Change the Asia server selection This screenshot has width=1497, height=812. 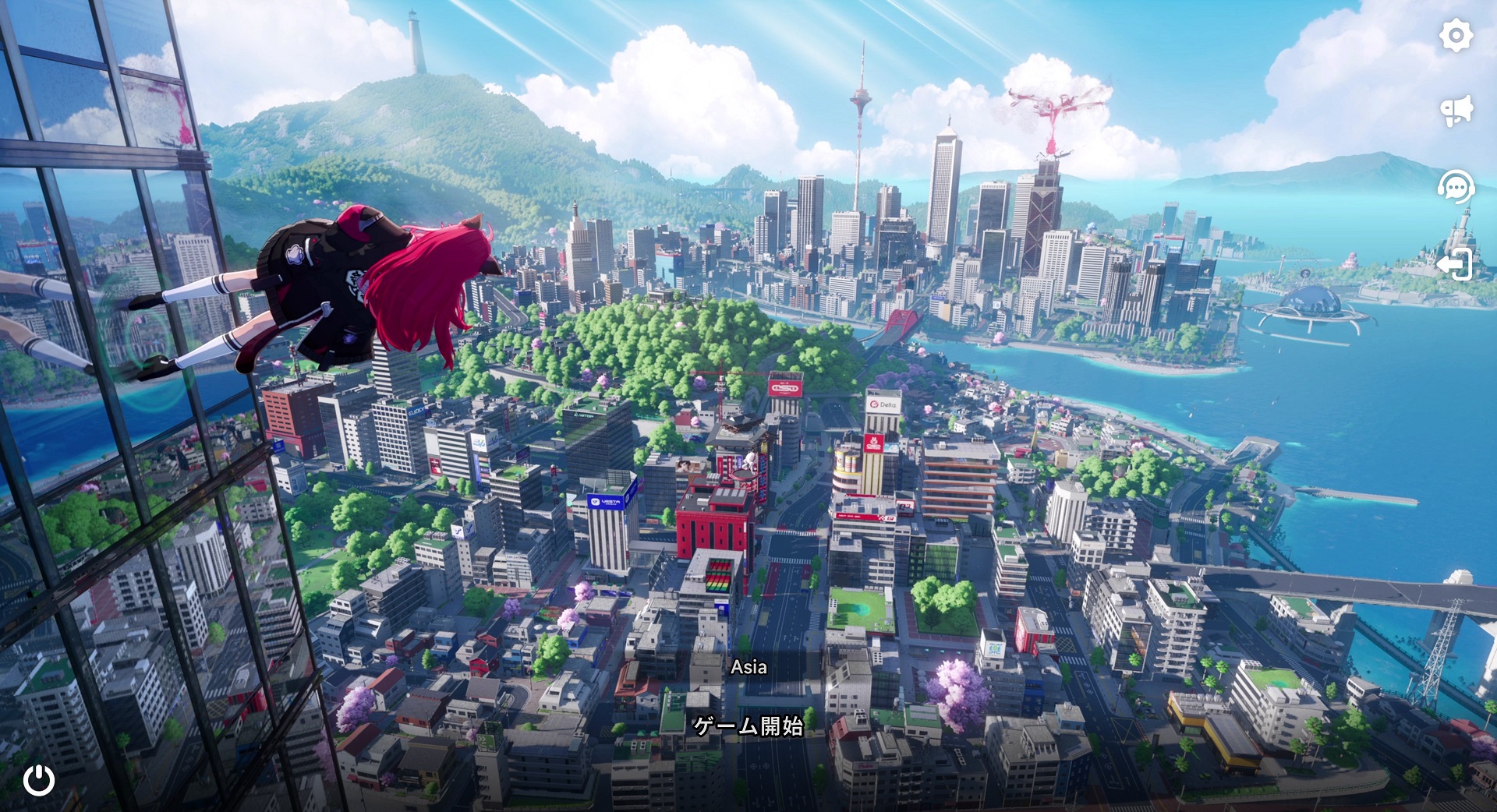748,667
